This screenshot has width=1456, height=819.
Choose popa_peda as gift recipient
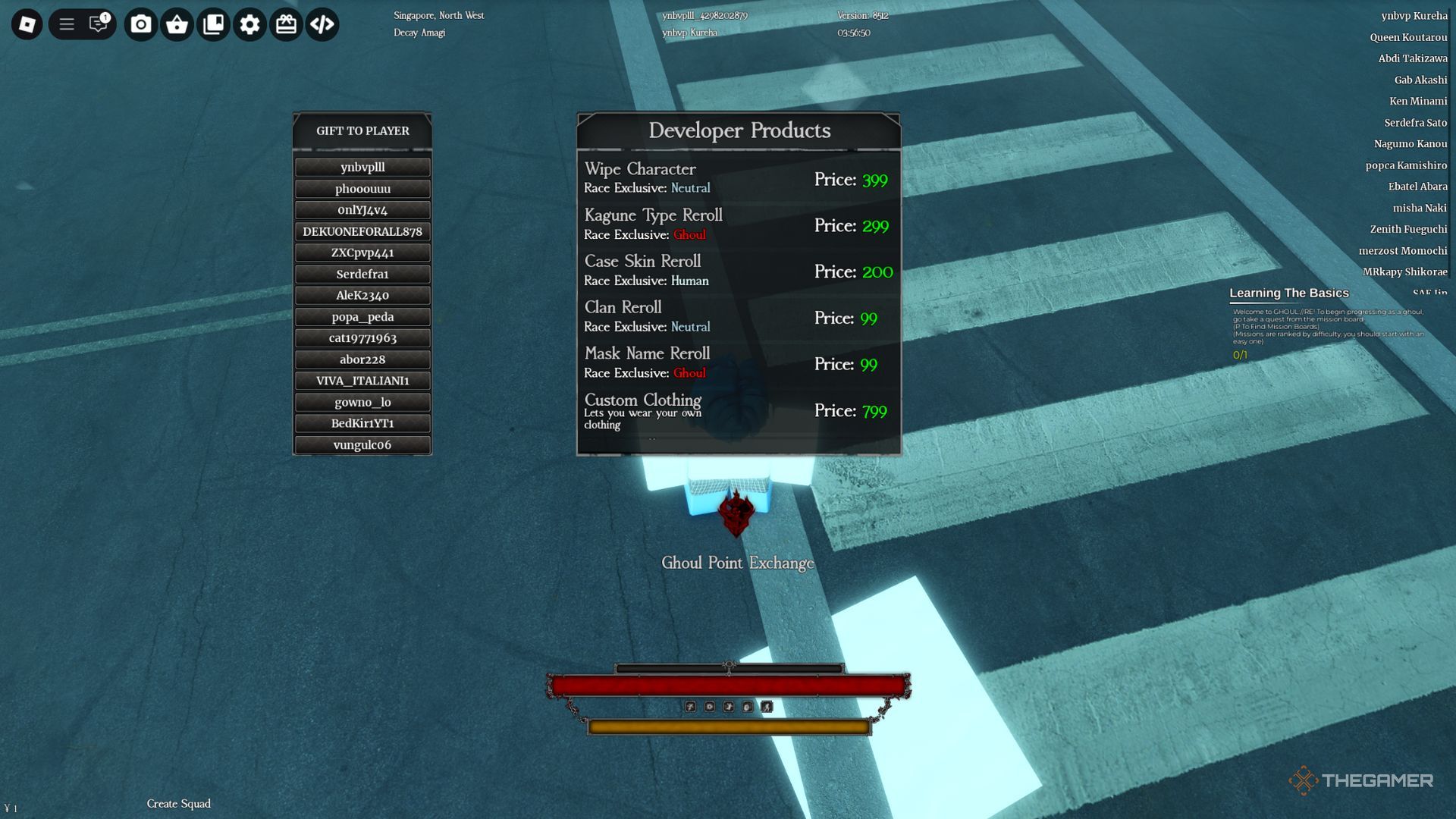362,317
